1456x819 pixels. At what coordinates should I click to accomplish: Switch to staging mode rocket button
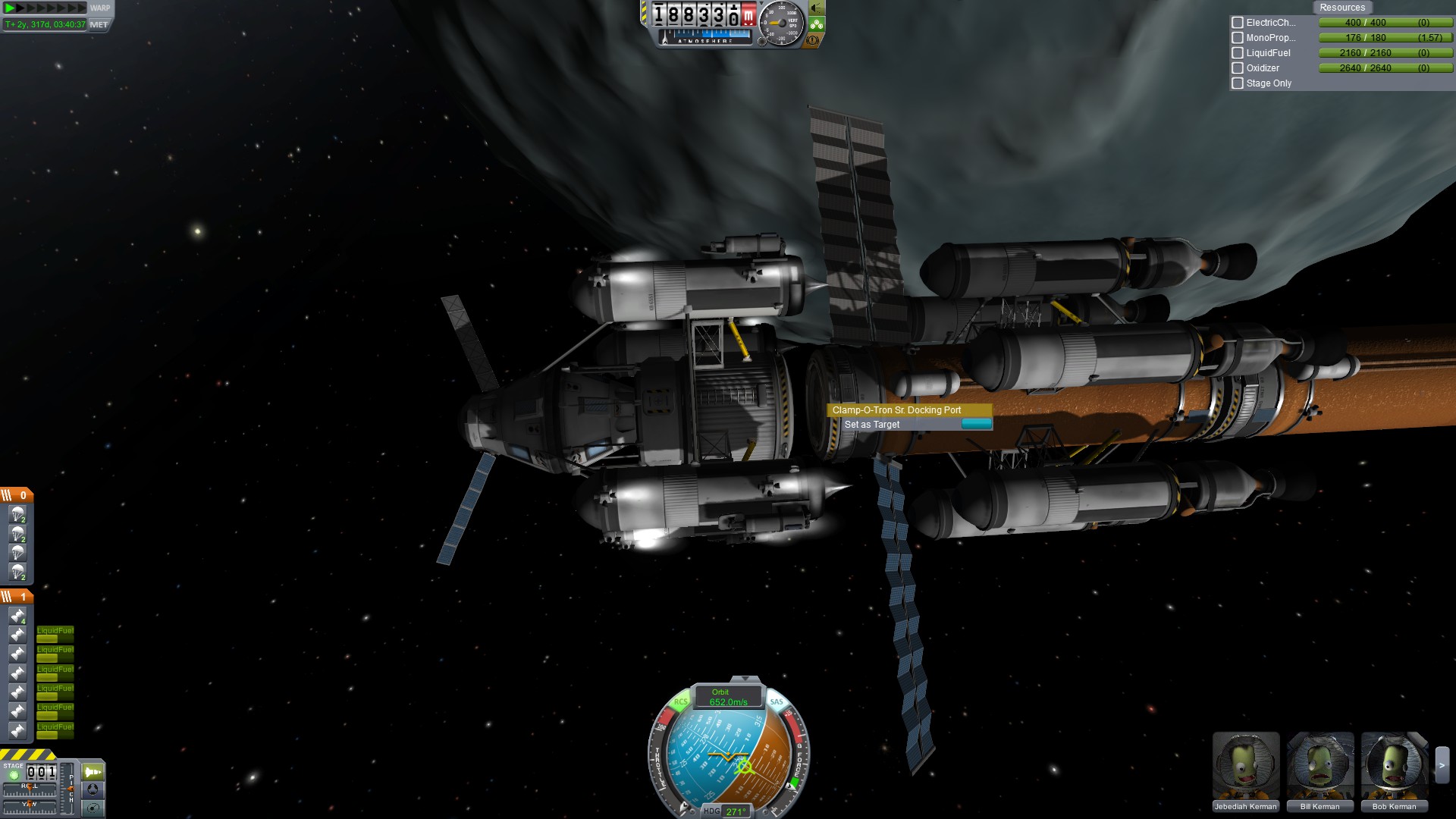tap(93, 772)
